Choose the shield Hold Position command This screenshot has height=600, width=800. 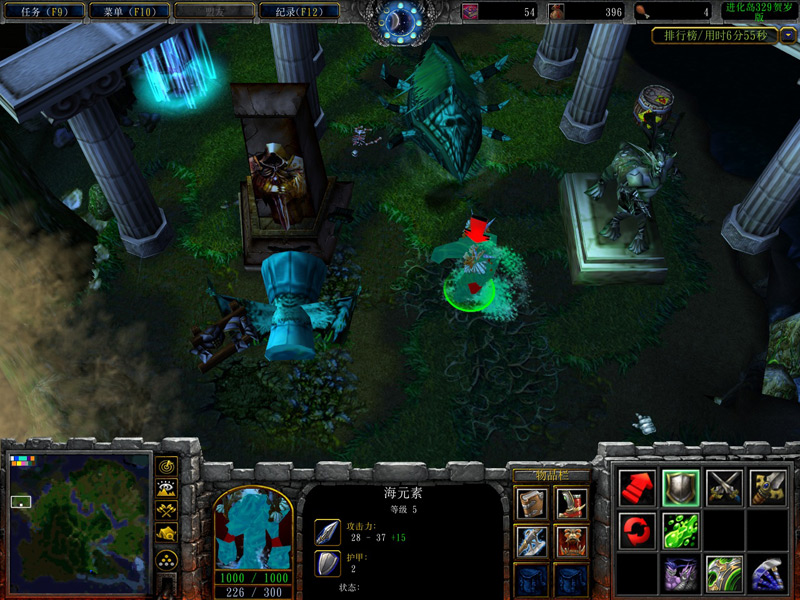[680, 487]
